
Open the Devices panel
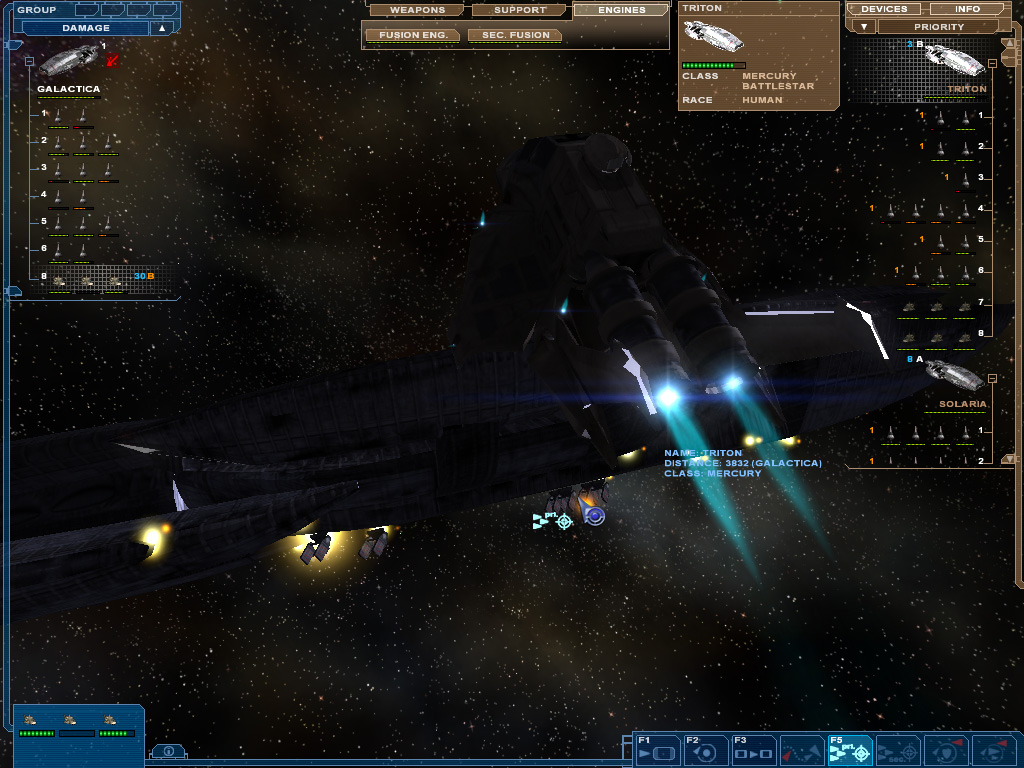pos(884,9)
